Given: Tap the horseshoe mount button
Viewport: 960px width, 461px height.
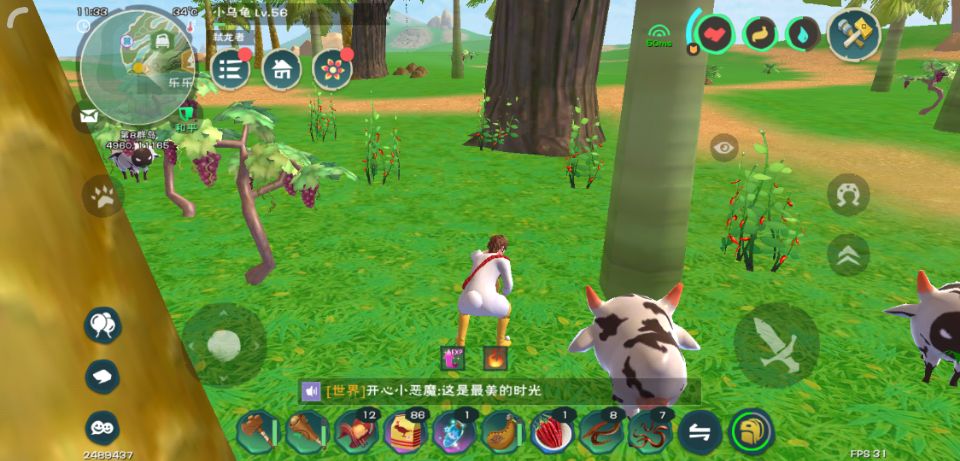Looking at the screenshot, I should pyautogui.click(x=848, y=193).
